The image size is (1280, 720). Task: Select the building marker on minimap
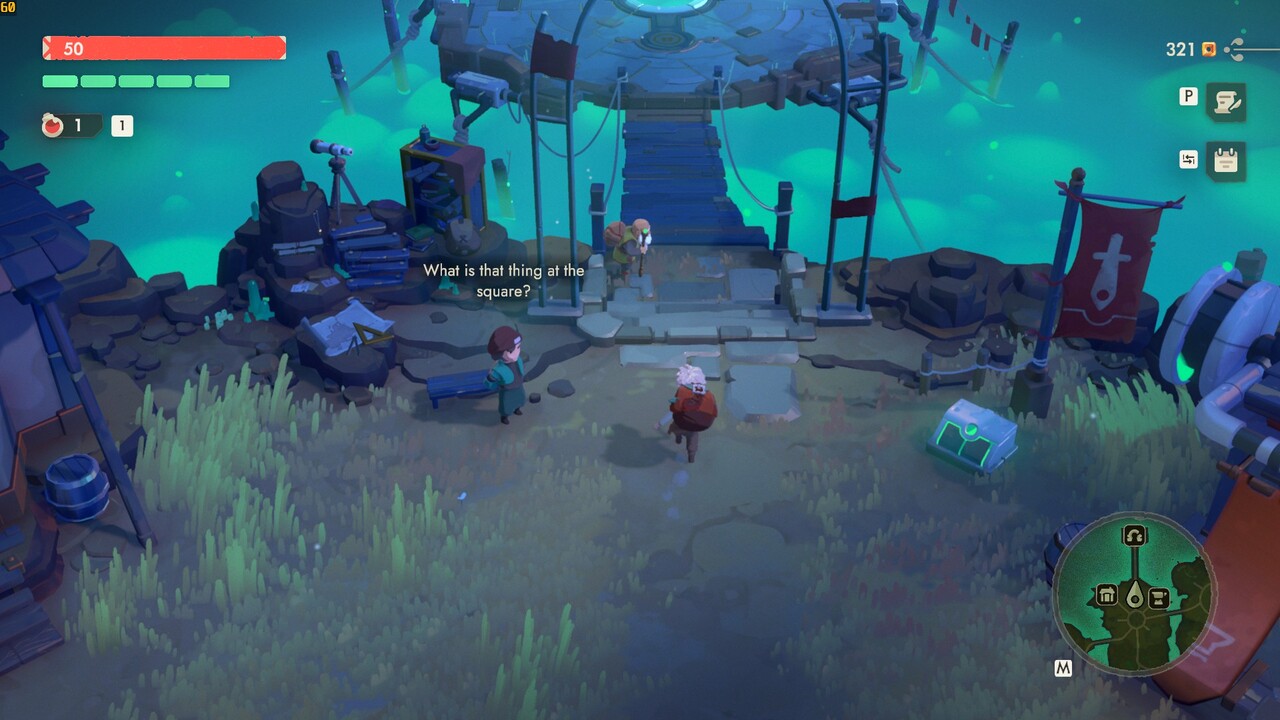pyautogui.click(x=1107, y=596)
